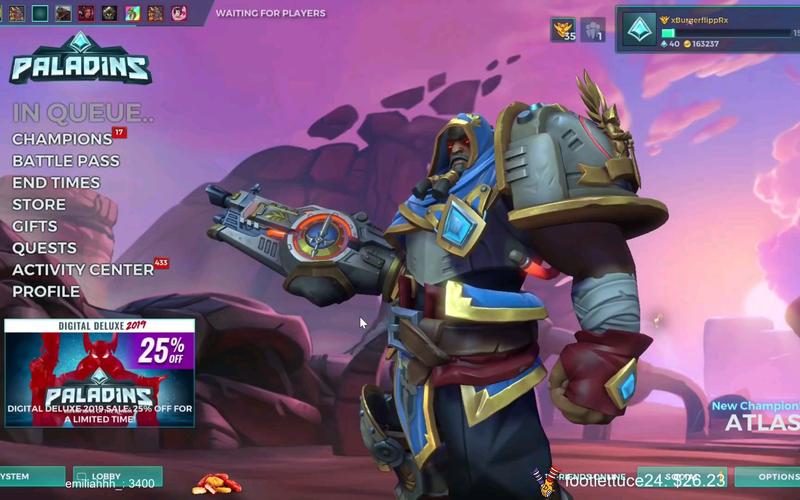Open the battle pass level 35 badge
The image size is (800, 500).
coord(564,30)
